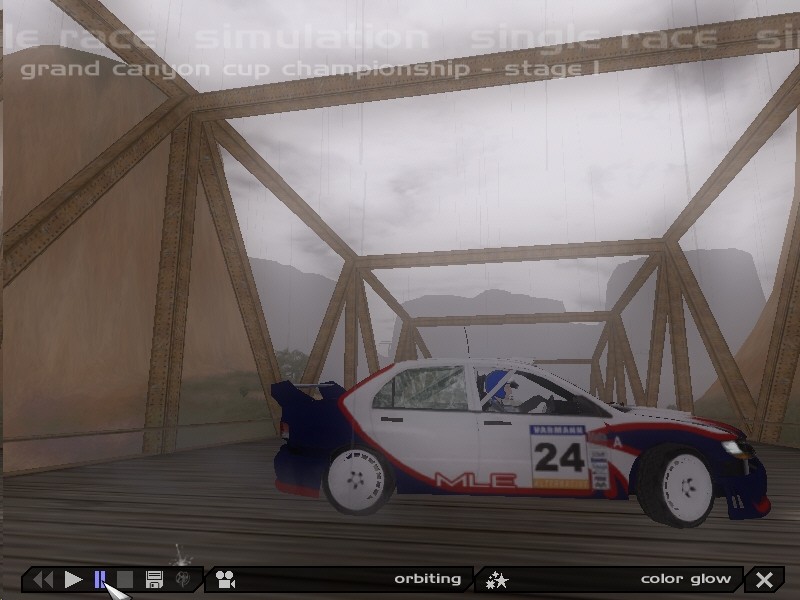Viewport: 800px width, 600px height.
Task: Close the replay with the X button
Action: point(764,579)
